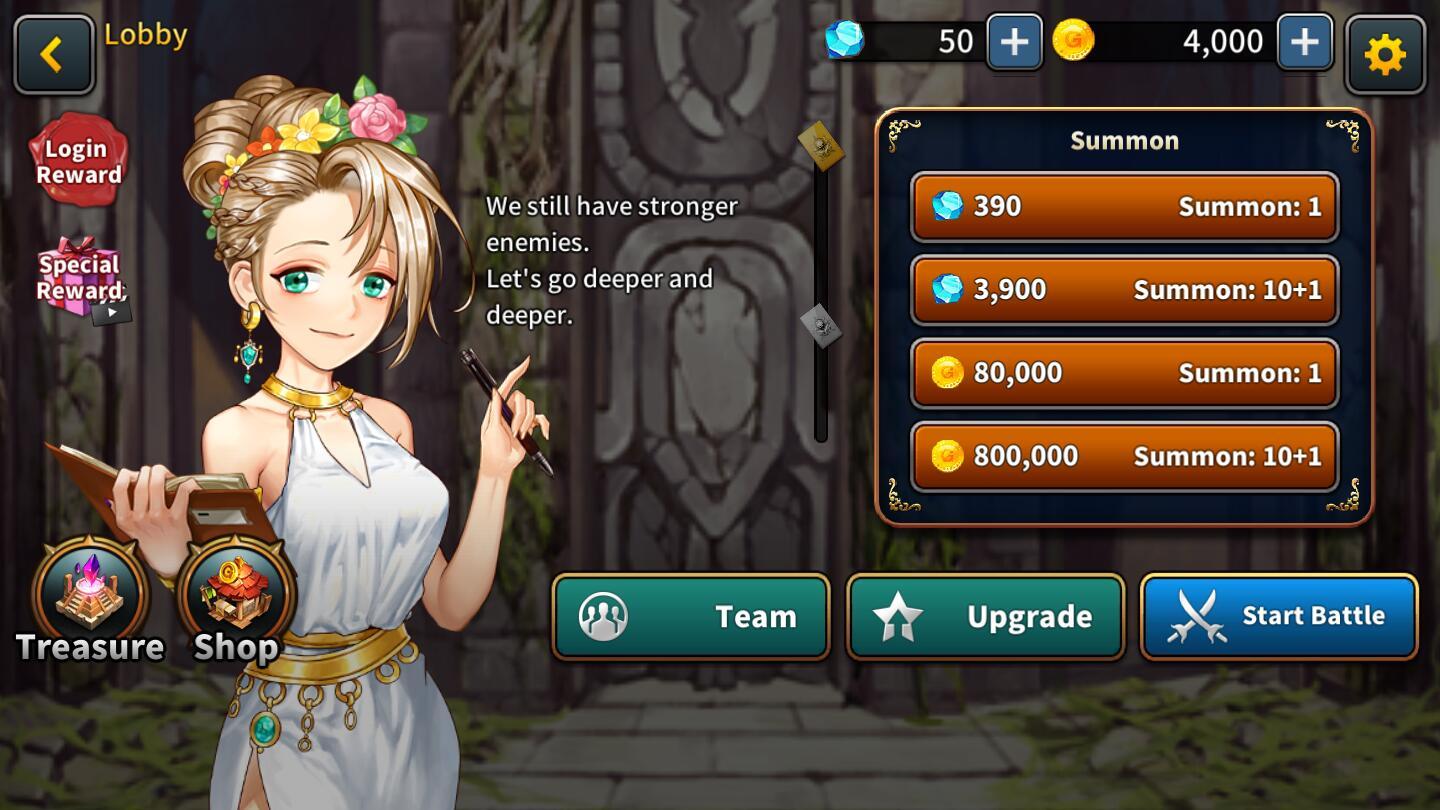Open the Login Reward
The width and height of the screenshot is (1440, 810).
tap(79, 161)
